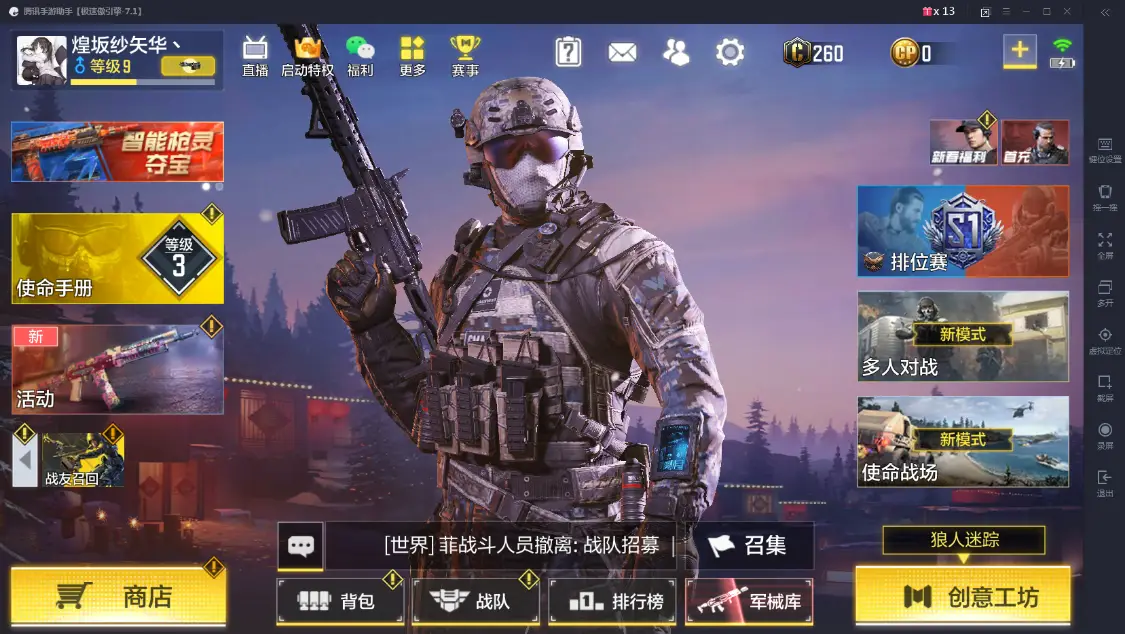Choose the 使命战场 battle royale tile
1125x634 pixels.
pyautogui.click(x=962, y=441)
